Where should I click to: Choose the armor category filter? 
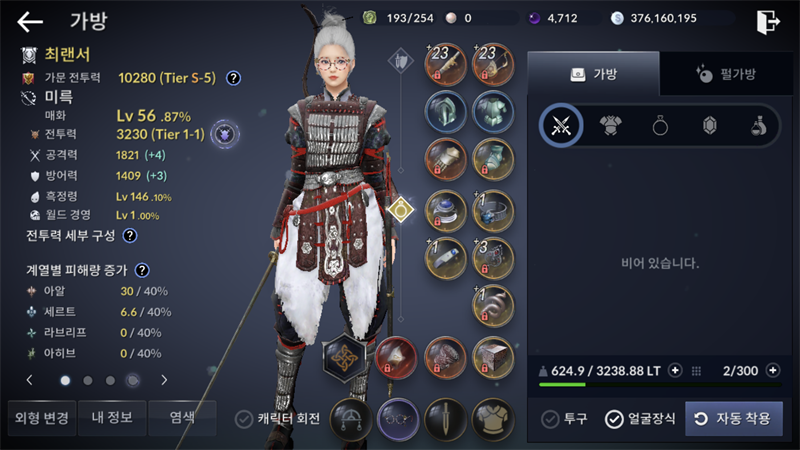(x=611, y=125)
